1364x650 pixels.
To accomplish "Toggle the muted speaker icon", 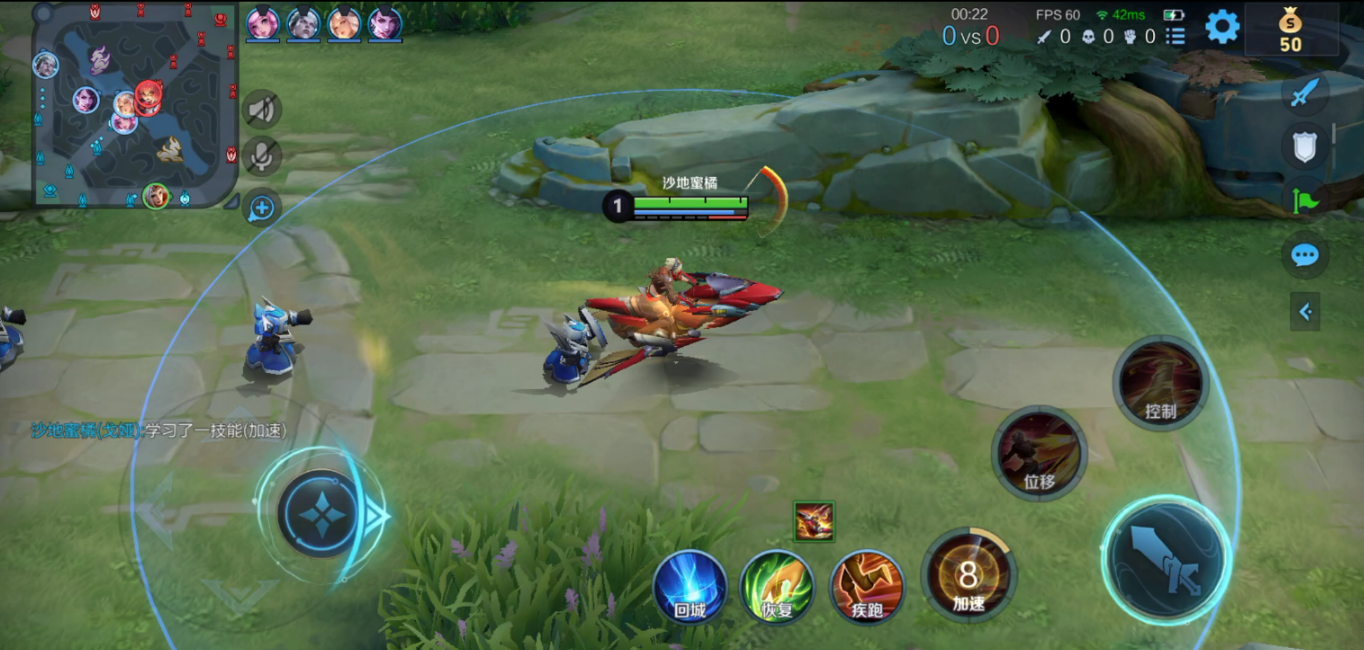I will click(262, 108).
